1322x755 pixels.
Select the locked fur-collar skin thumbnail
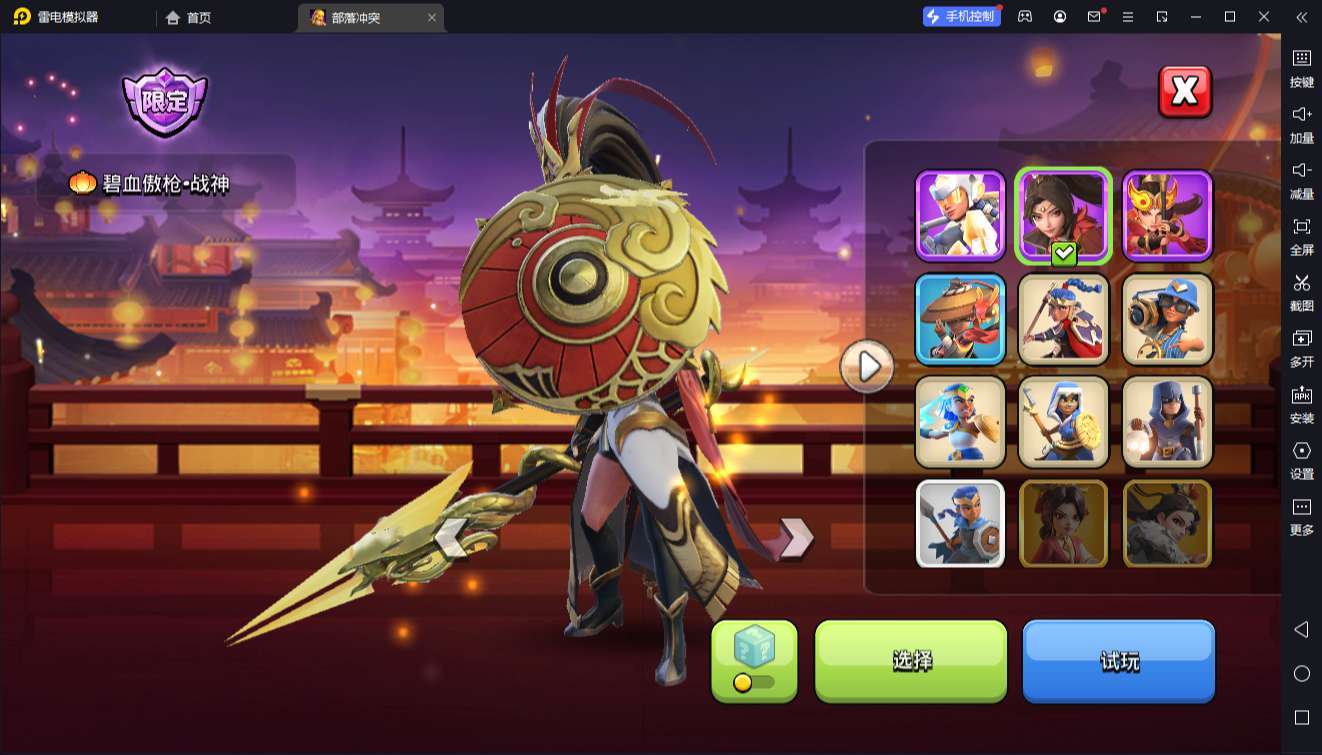1167,524
